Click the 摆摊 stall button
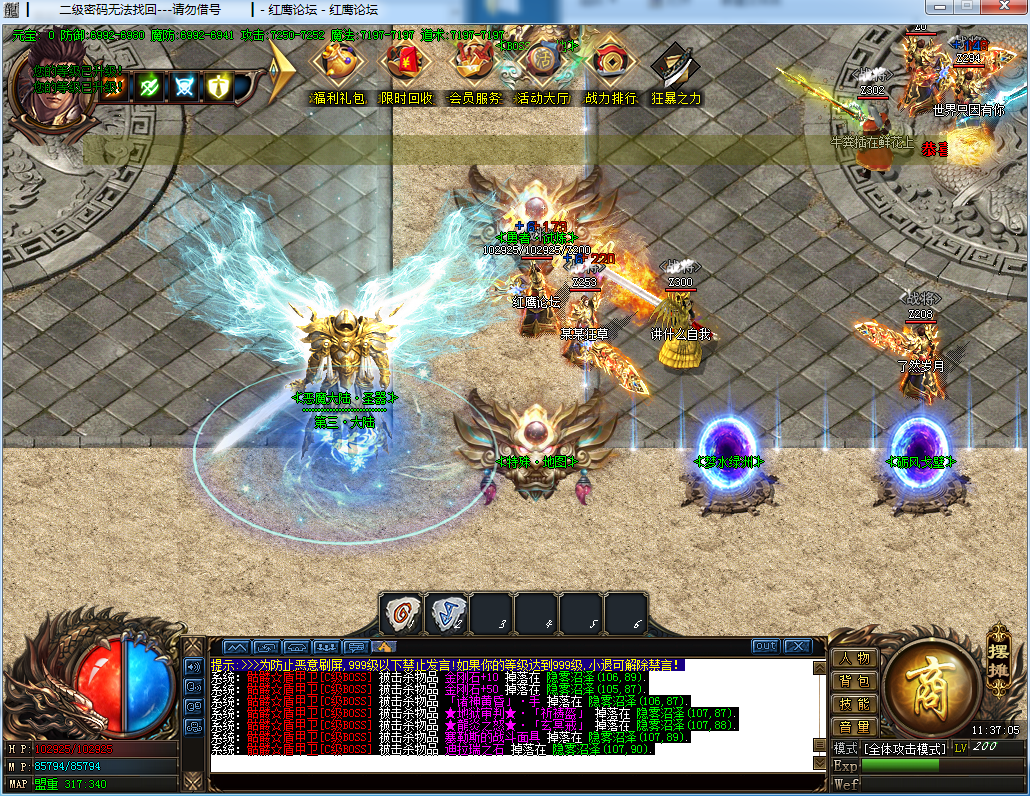This screenshot has width=1030, height=796. [998, 651]
